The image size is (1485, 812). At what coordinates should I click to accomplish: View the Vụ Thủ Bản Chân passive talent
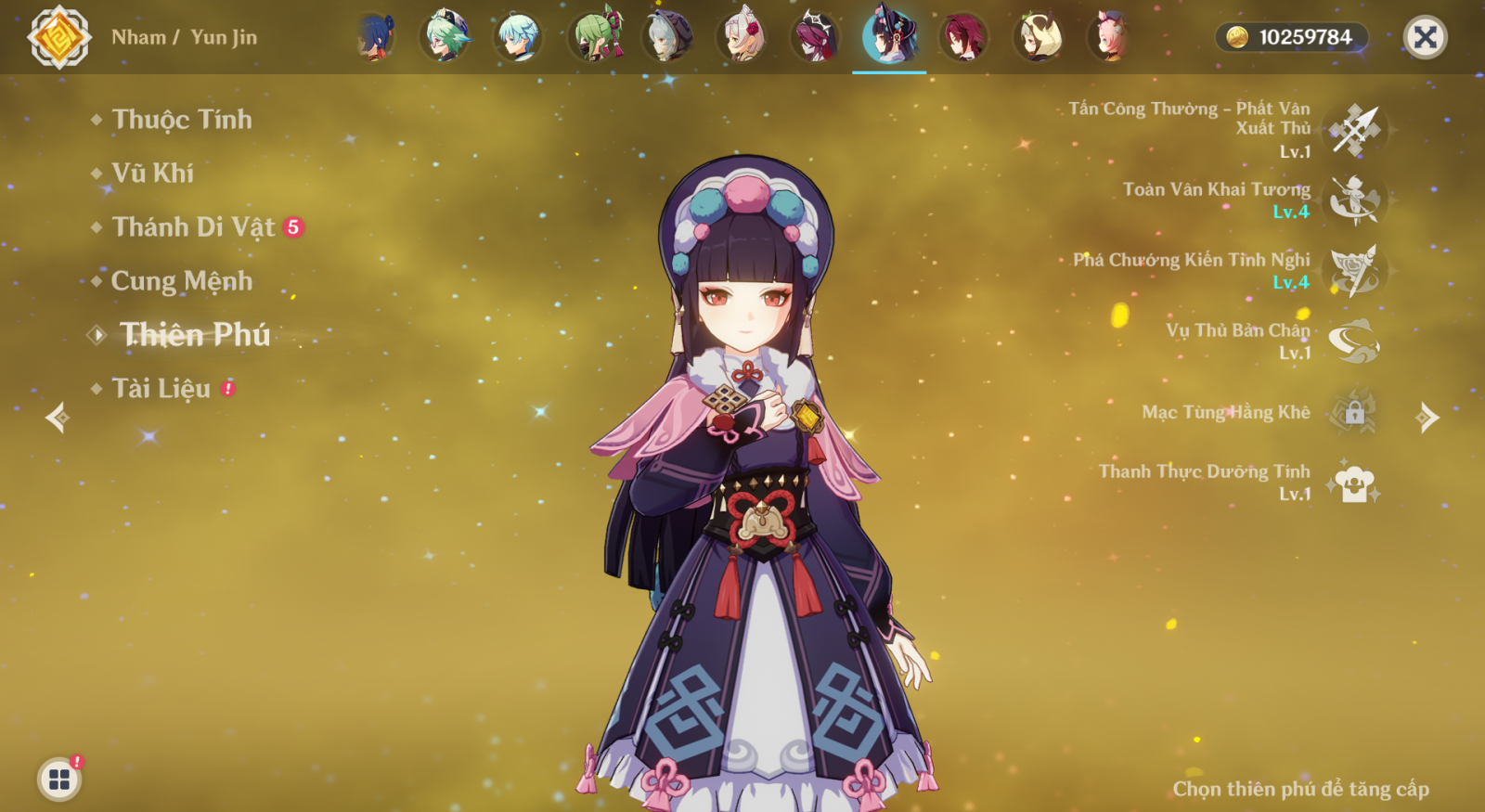(1354, 341)
